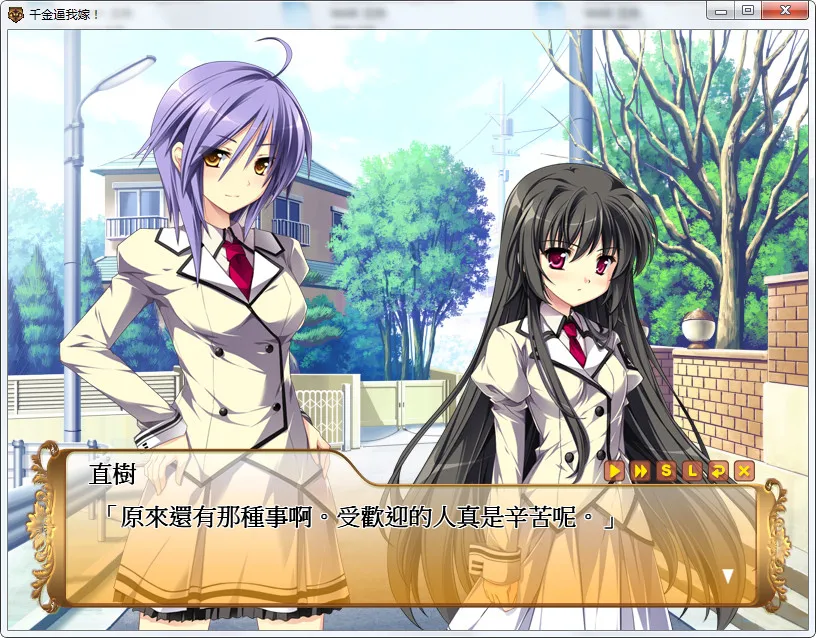Click the return arrow backlog button
Screen dimensions: 816x638
pyautogui.click(x=718, y=470)
